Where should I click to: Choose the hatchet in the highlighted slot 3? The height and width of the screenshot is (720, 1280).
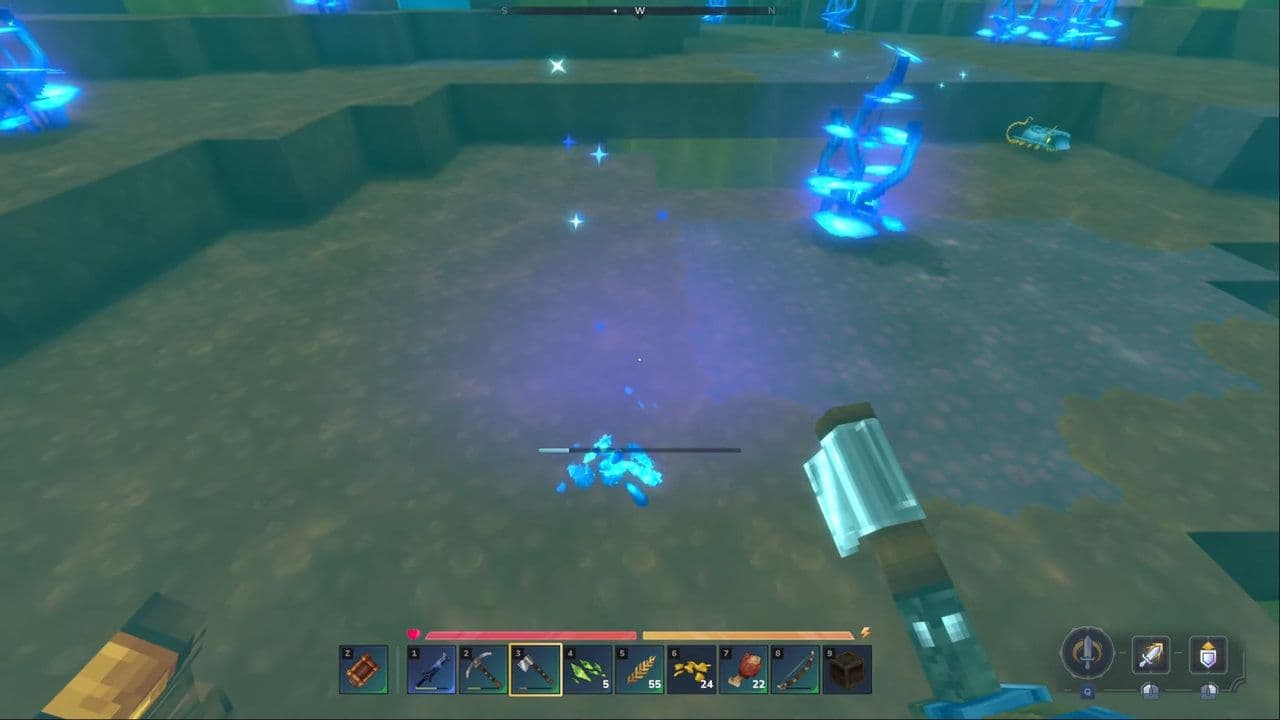[535, 669]
